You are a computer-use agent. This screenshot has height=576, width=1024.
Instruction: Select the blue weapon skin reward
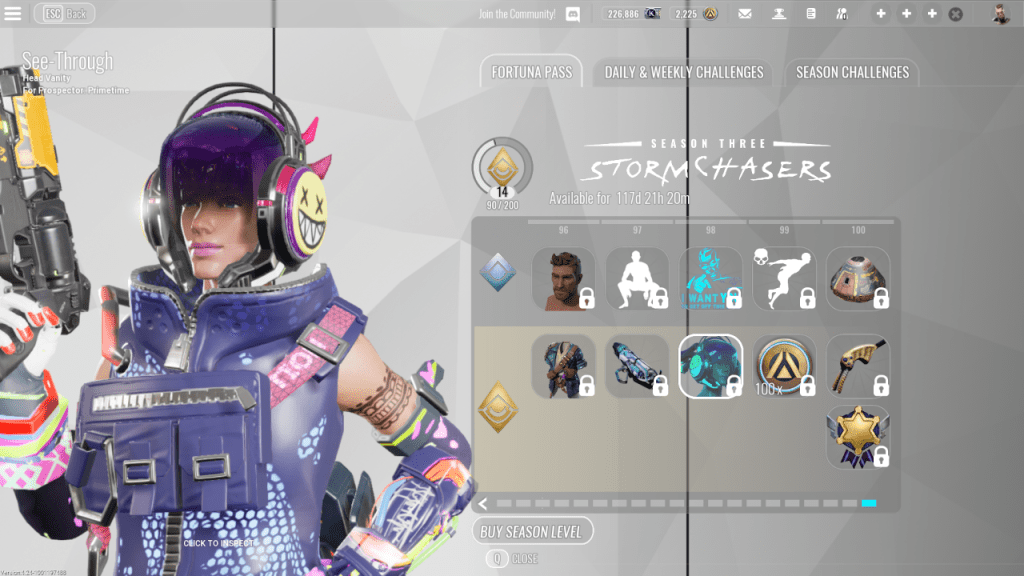[637, 366]
